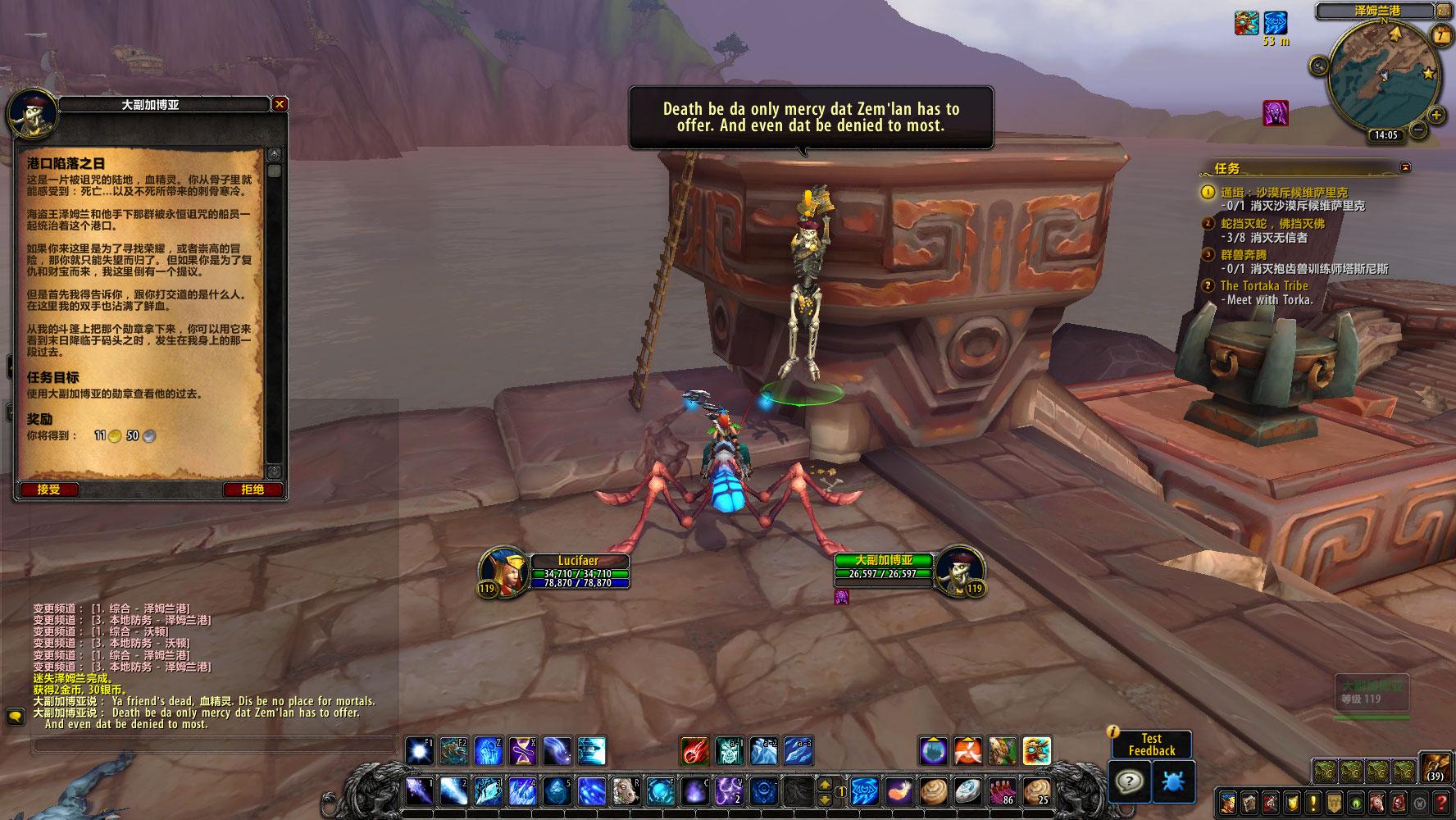Open the main backpack showing 39 slots
The image size is (1456, 820).
tap(1435, 767)
